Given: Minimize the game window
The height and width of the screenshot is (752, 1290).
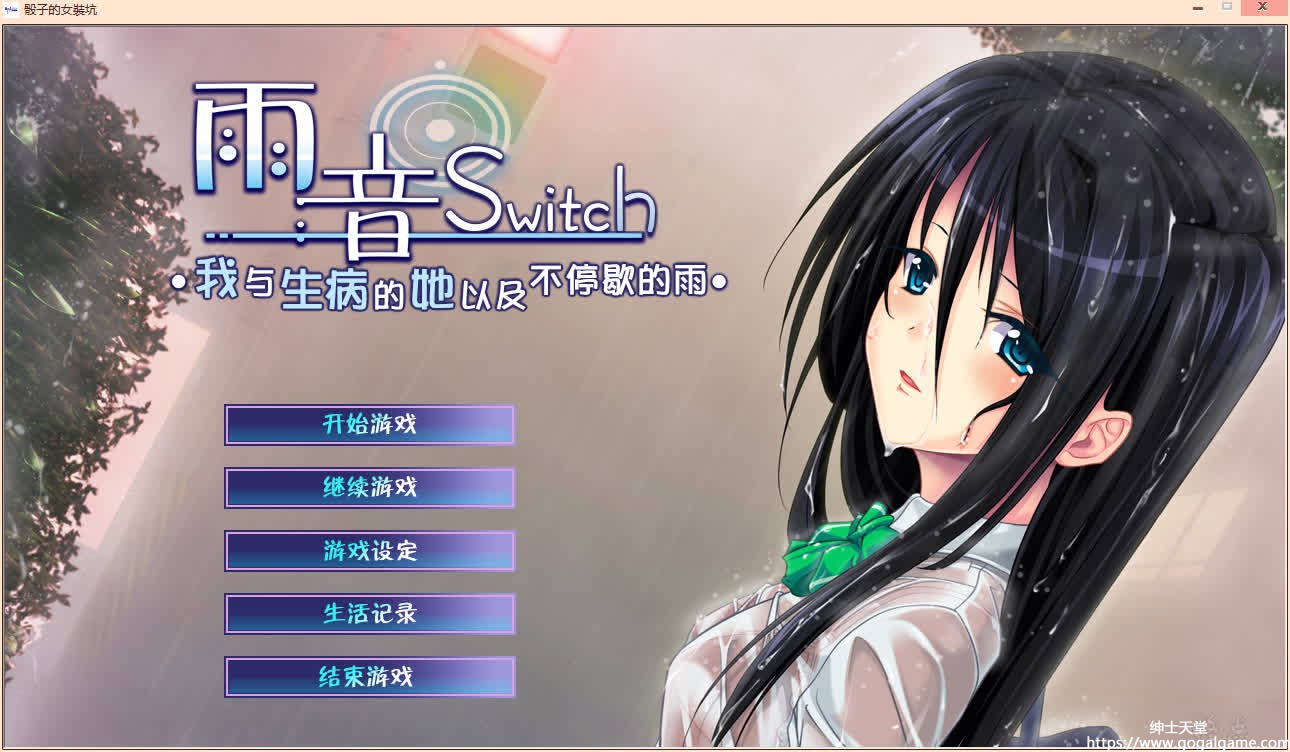Looking at the screenshot, I should click(1196, 7).
